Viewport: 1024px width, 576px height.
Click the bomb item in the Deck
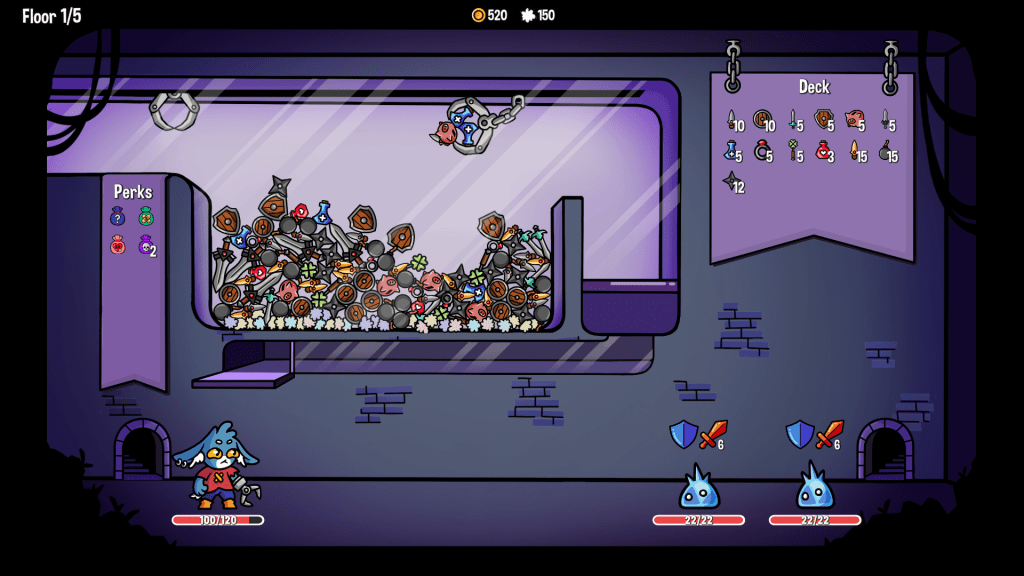(x=885, y=151)
